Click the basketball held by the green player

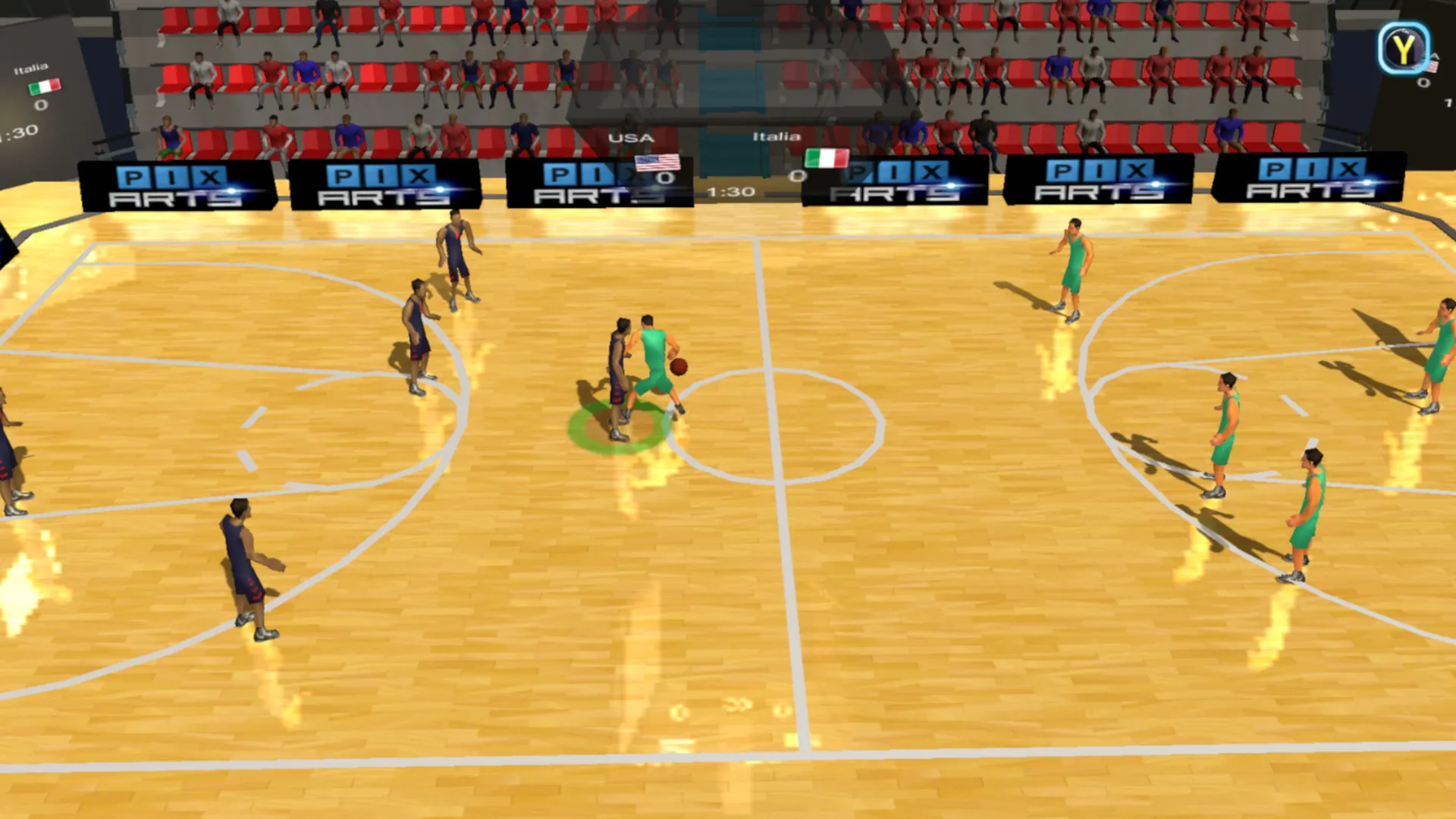(679, 366)
